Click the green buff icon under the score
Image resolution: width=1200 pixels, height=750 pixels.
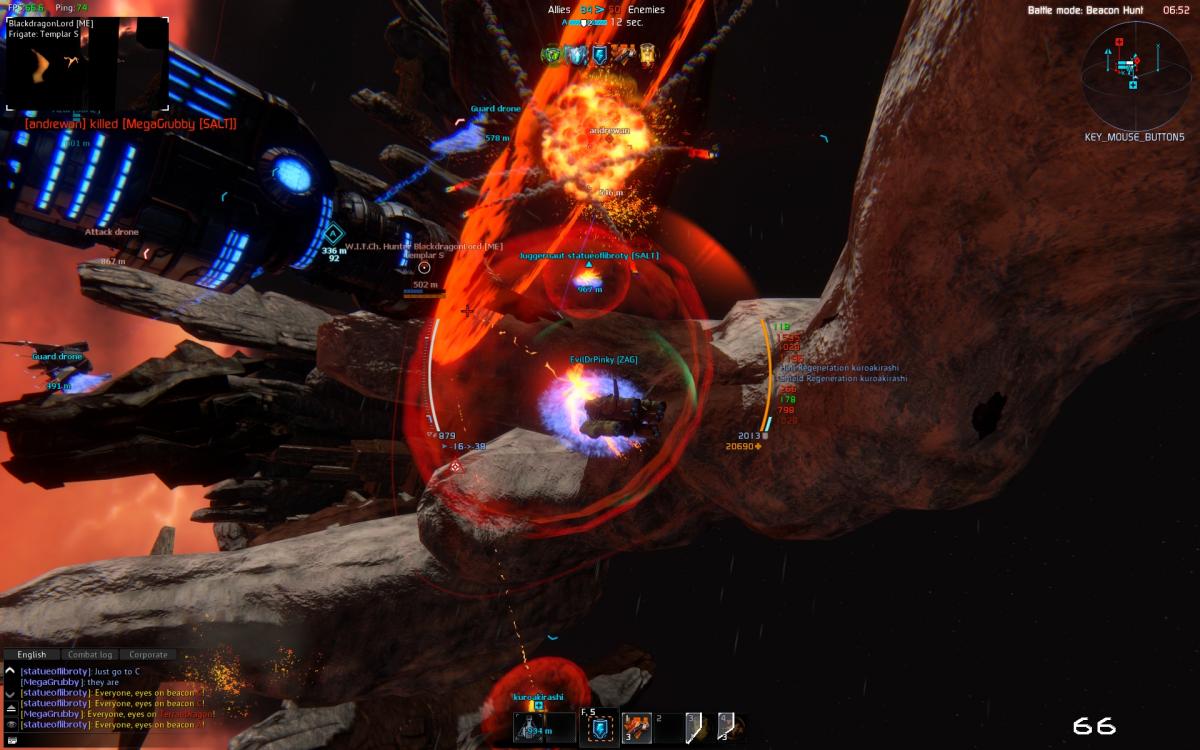(551, 55)
